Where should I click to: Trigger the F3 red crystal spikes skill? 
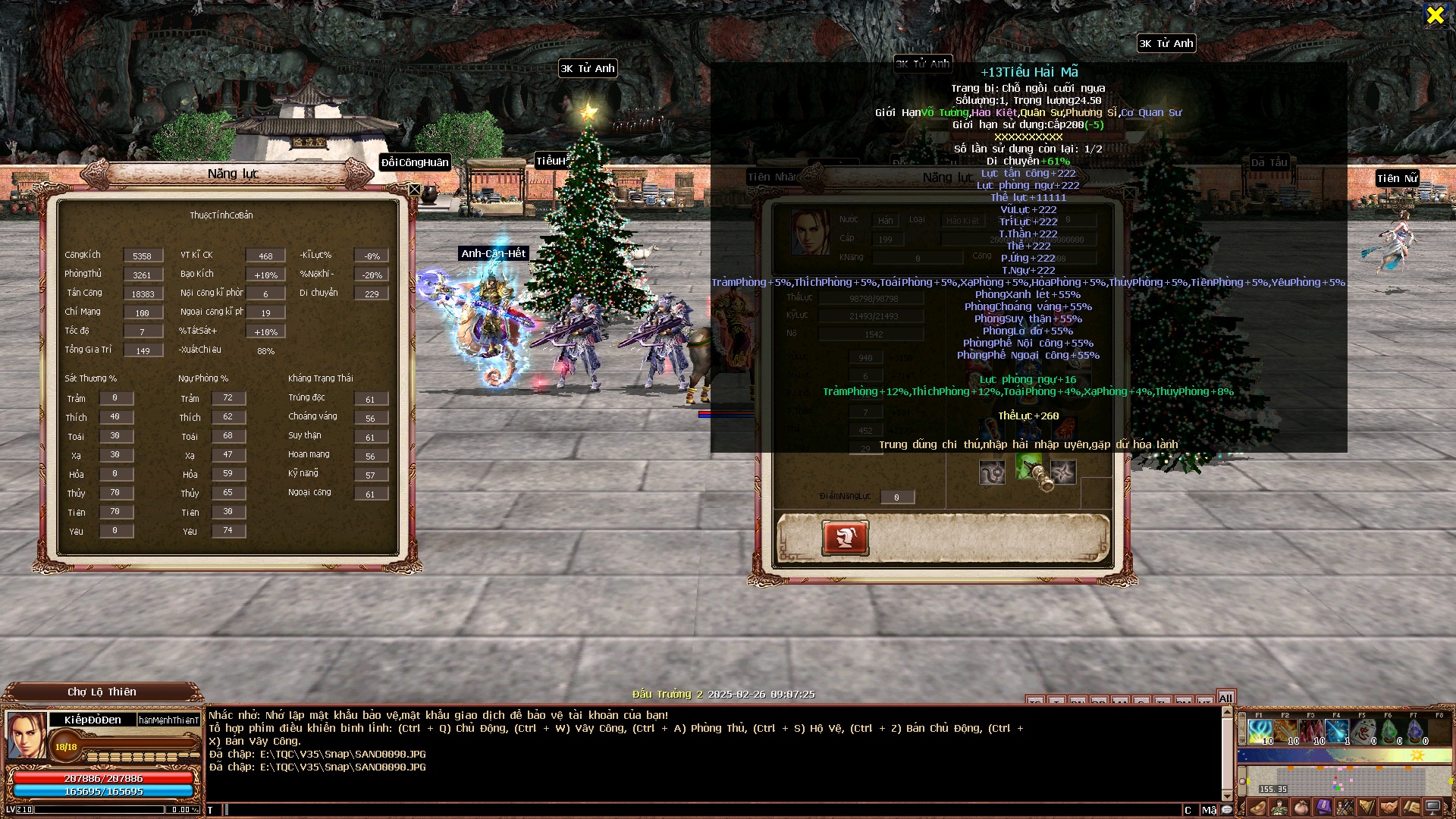coord(1312,732)
